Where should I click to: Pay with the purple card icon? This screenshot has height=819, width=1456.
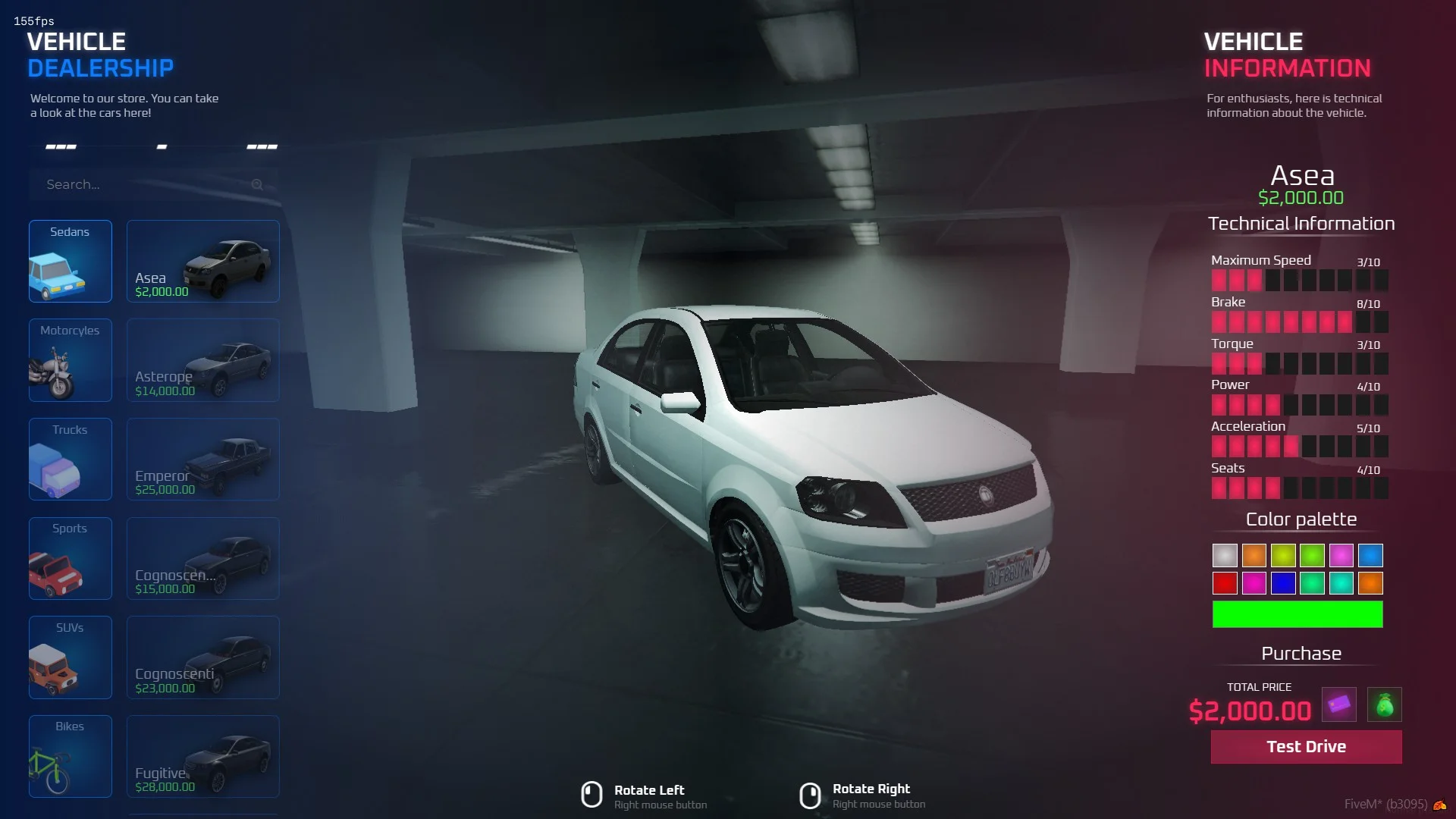tap(1338, 704)
